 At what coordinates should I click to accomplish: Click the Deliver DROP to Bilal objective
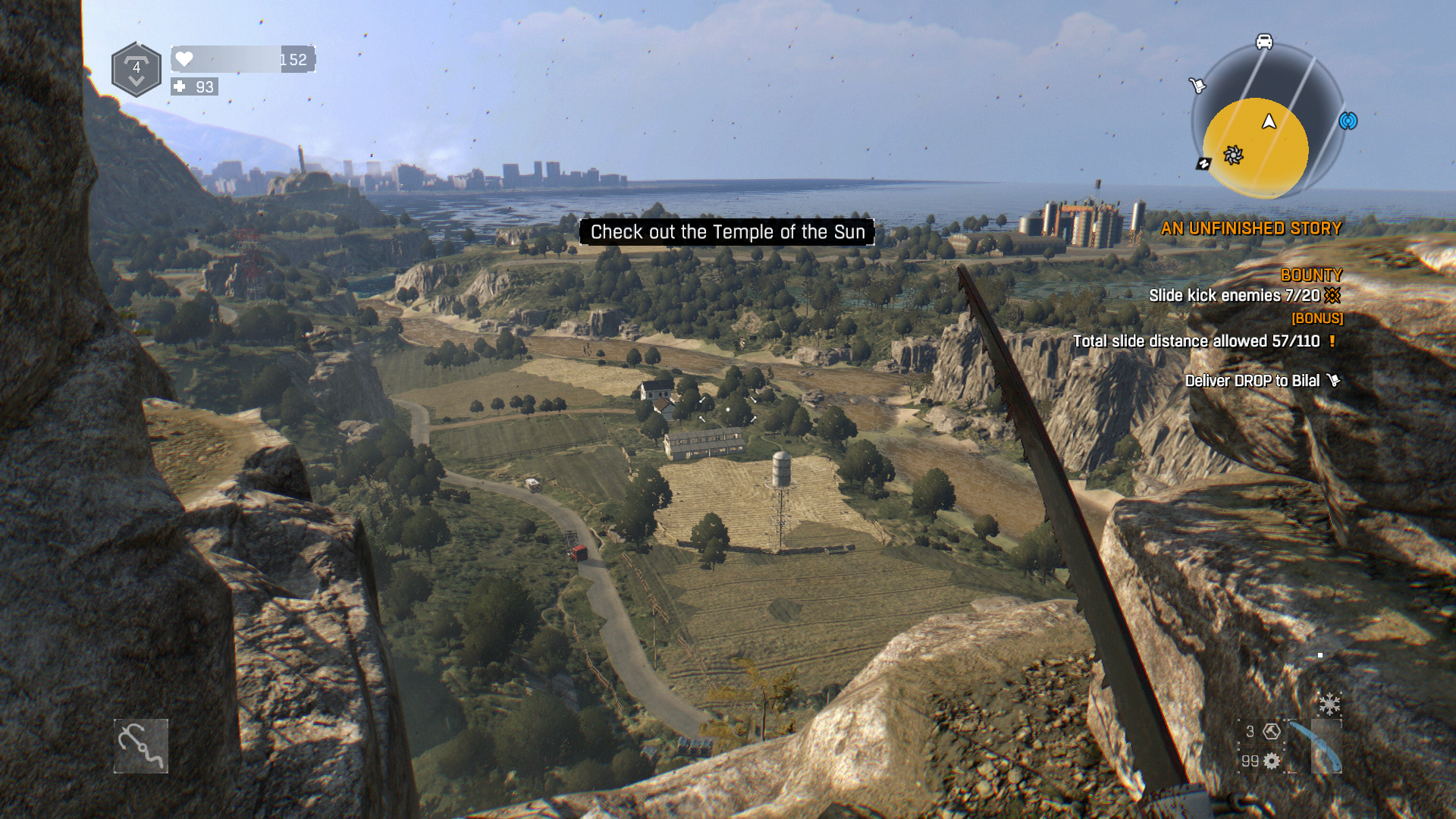point(1252,381)
